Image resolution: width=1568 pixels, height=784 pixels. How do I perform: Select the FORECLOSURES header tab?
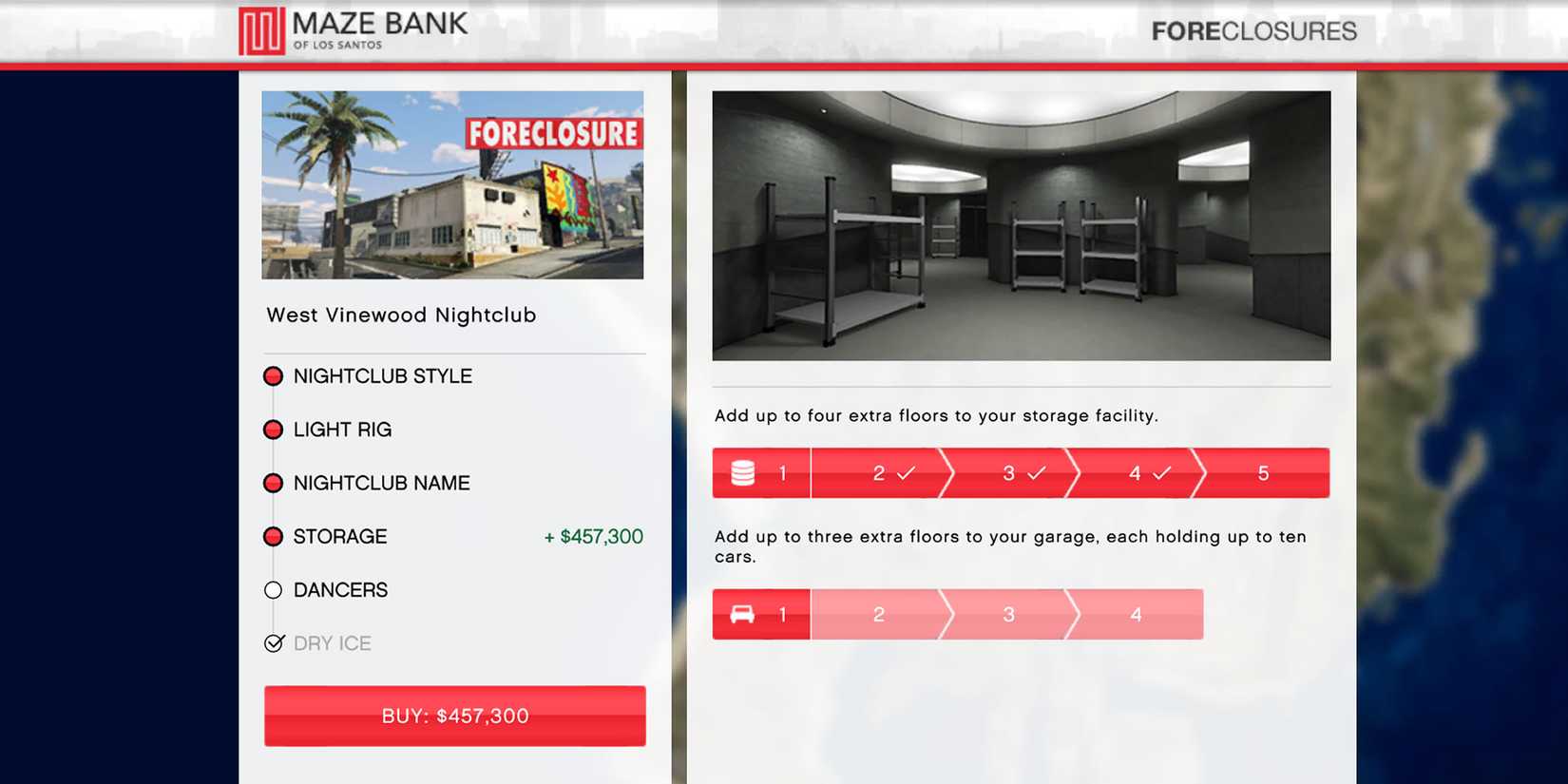[x=1254, y=31]
